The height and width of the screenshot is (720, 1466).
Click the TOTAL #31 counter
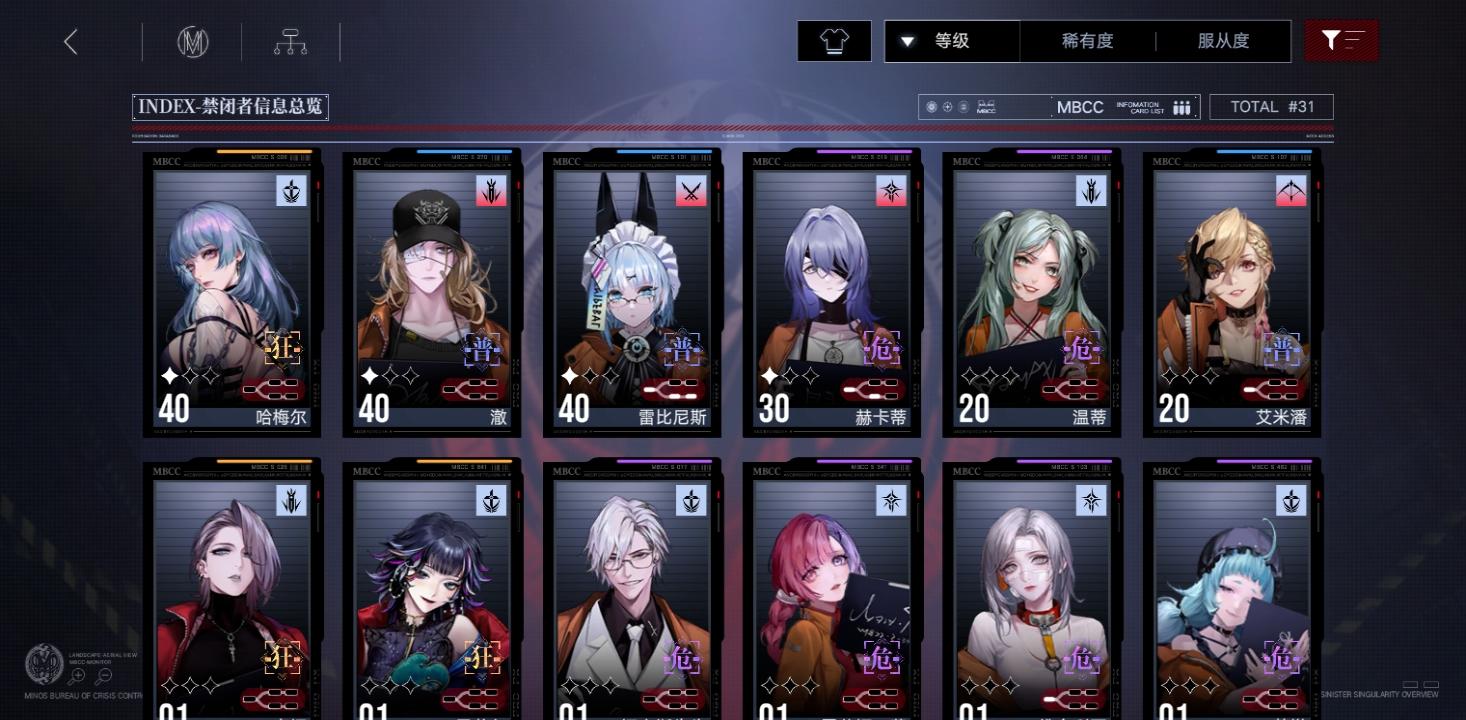pyautogui.click(x=1271, y=106)
